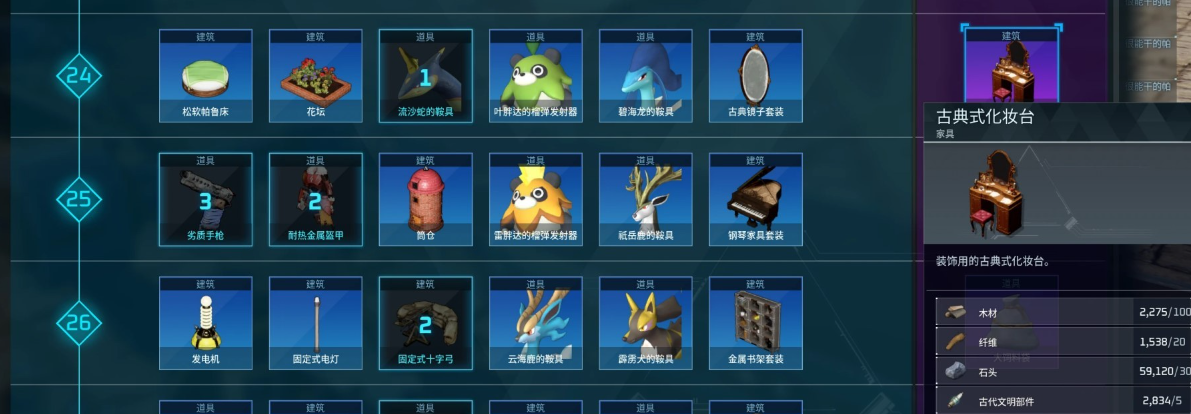Select the 古典镜子套装 antique mirror set
Screen dimensions: 1191x414
(x=755, y=76)
